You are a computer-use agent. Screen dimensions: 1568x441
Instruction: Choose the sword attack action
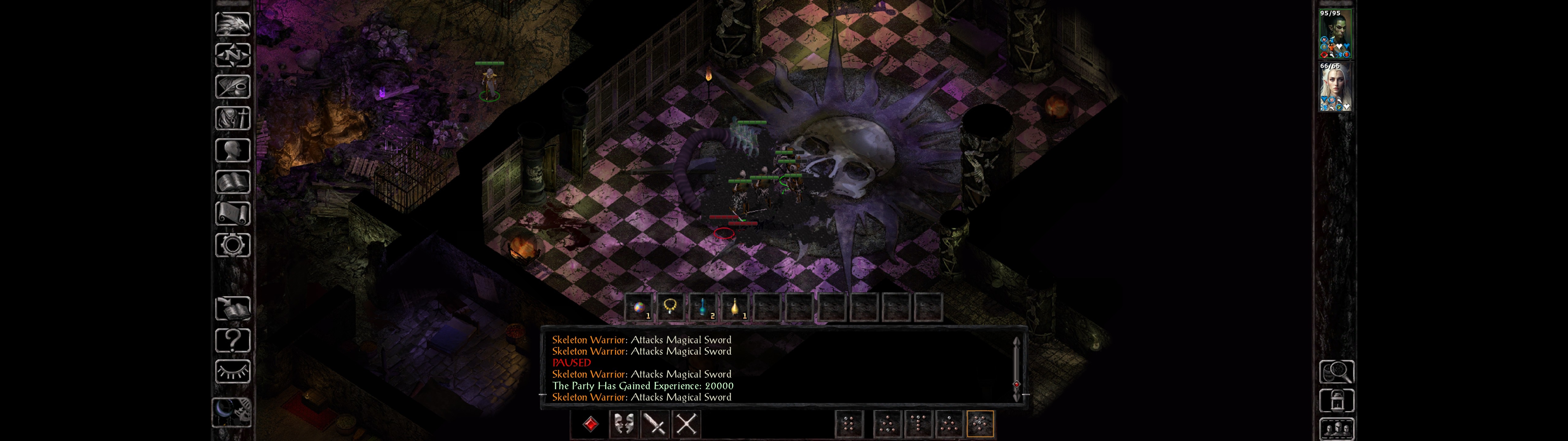[655, 423]
